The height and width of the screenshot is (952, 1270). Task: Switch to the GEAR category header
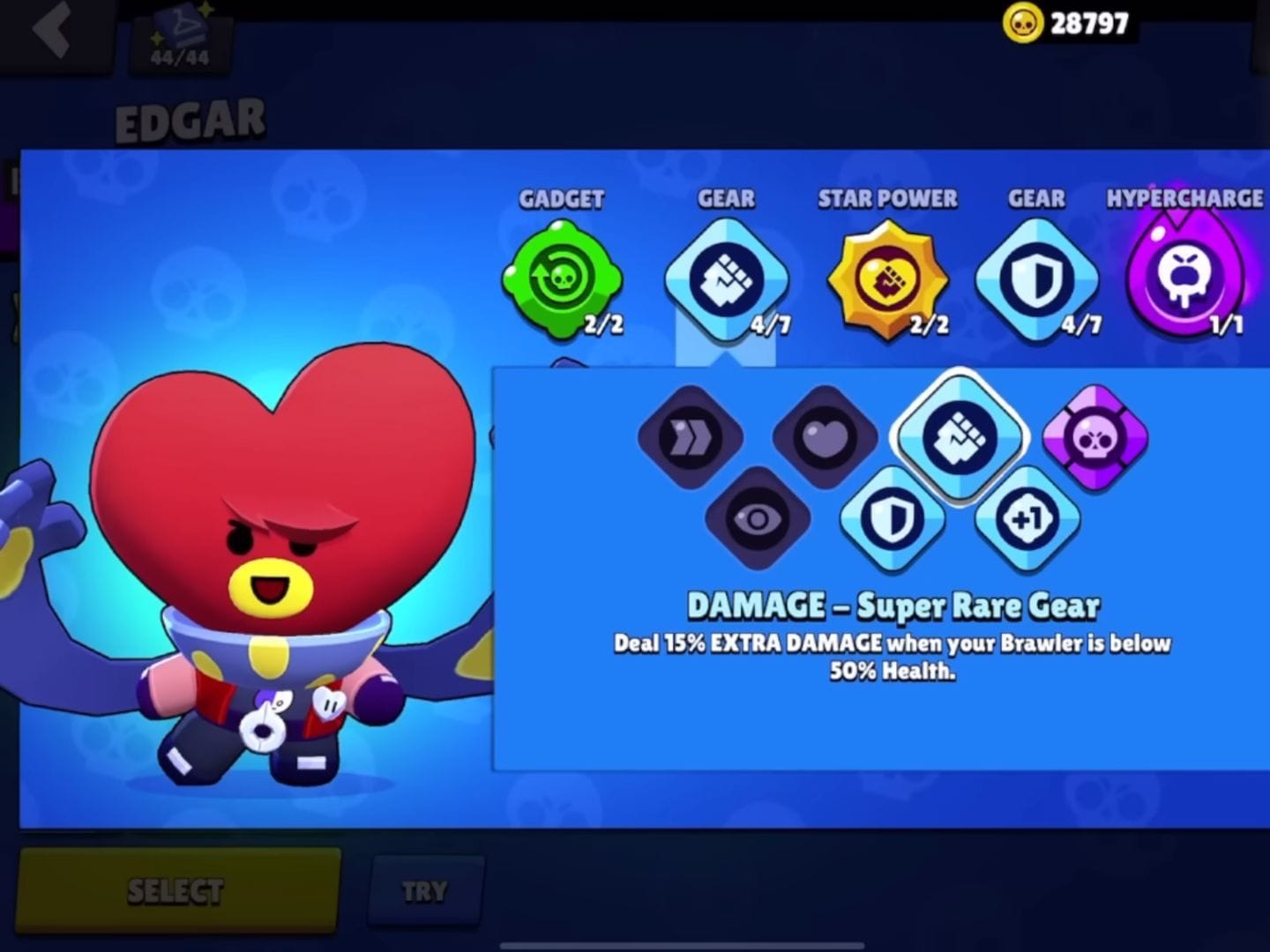coord(725,199)
